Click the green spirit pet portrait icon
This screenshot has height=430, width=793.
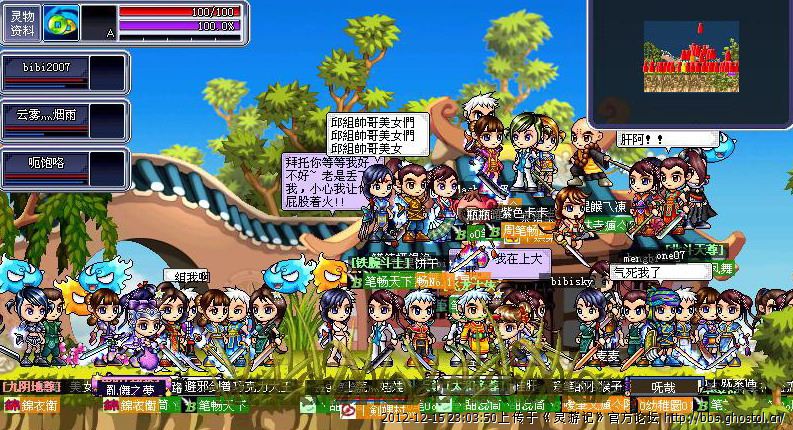(62, 22)
